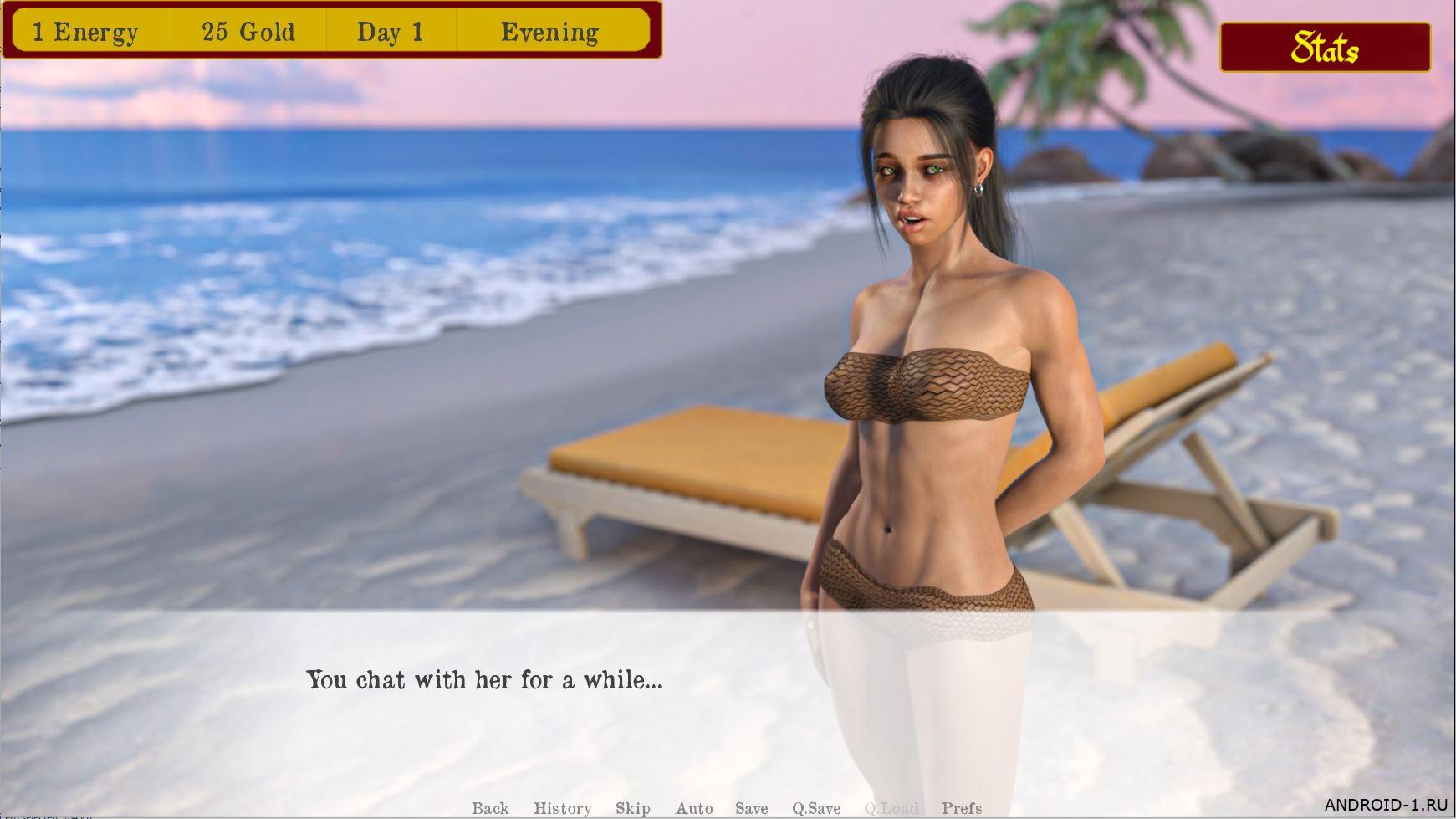Enable Auto advance mode

(694, 808)
